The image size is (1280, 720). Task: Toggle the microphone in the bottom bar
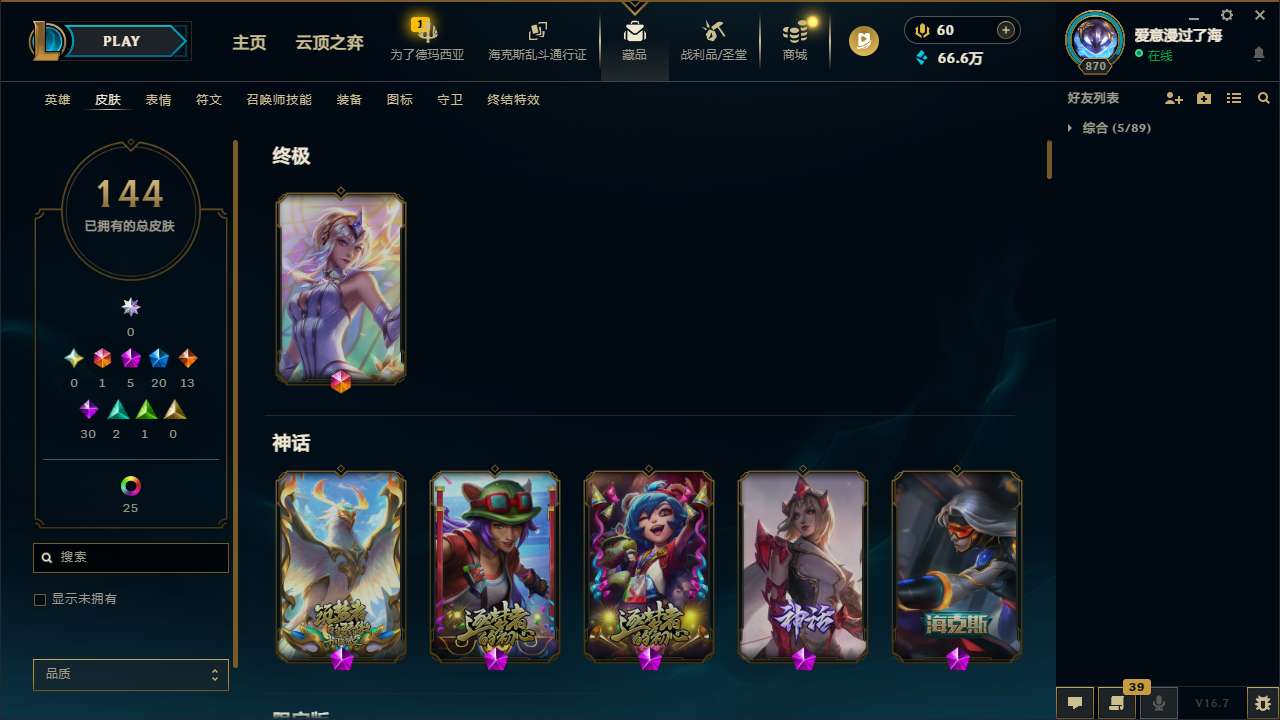pos(1158,702)
